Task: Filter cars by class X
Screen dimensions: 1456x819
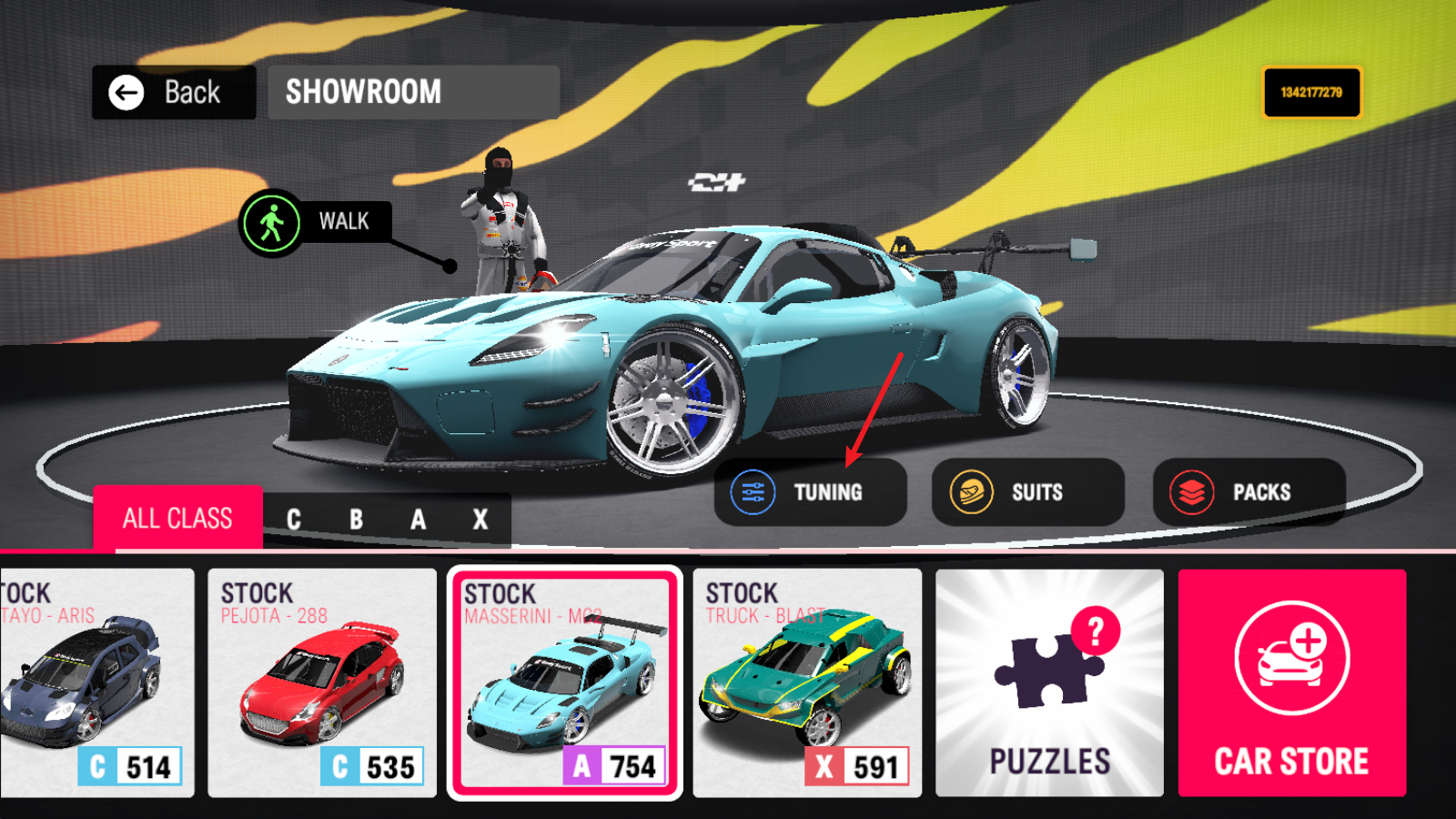Action: point(480,520)
